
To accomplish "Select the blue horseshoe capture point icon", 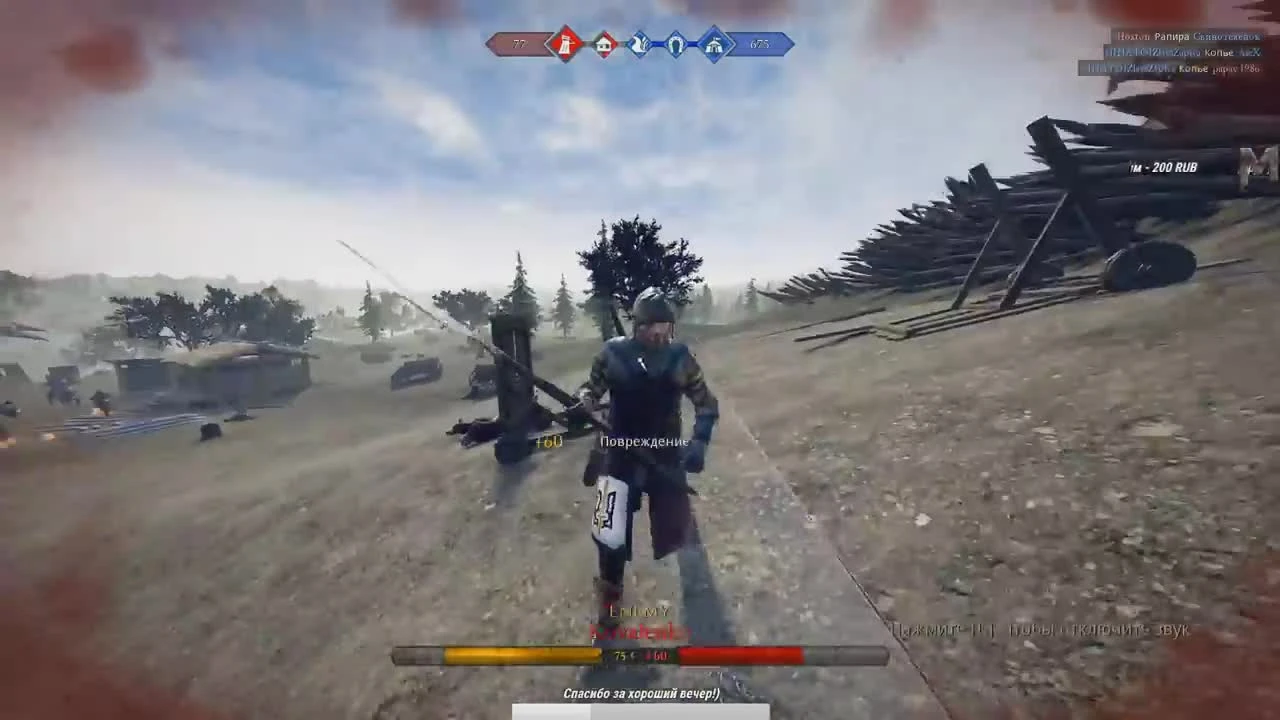I will pyautogui.click(x=676, y=44).
